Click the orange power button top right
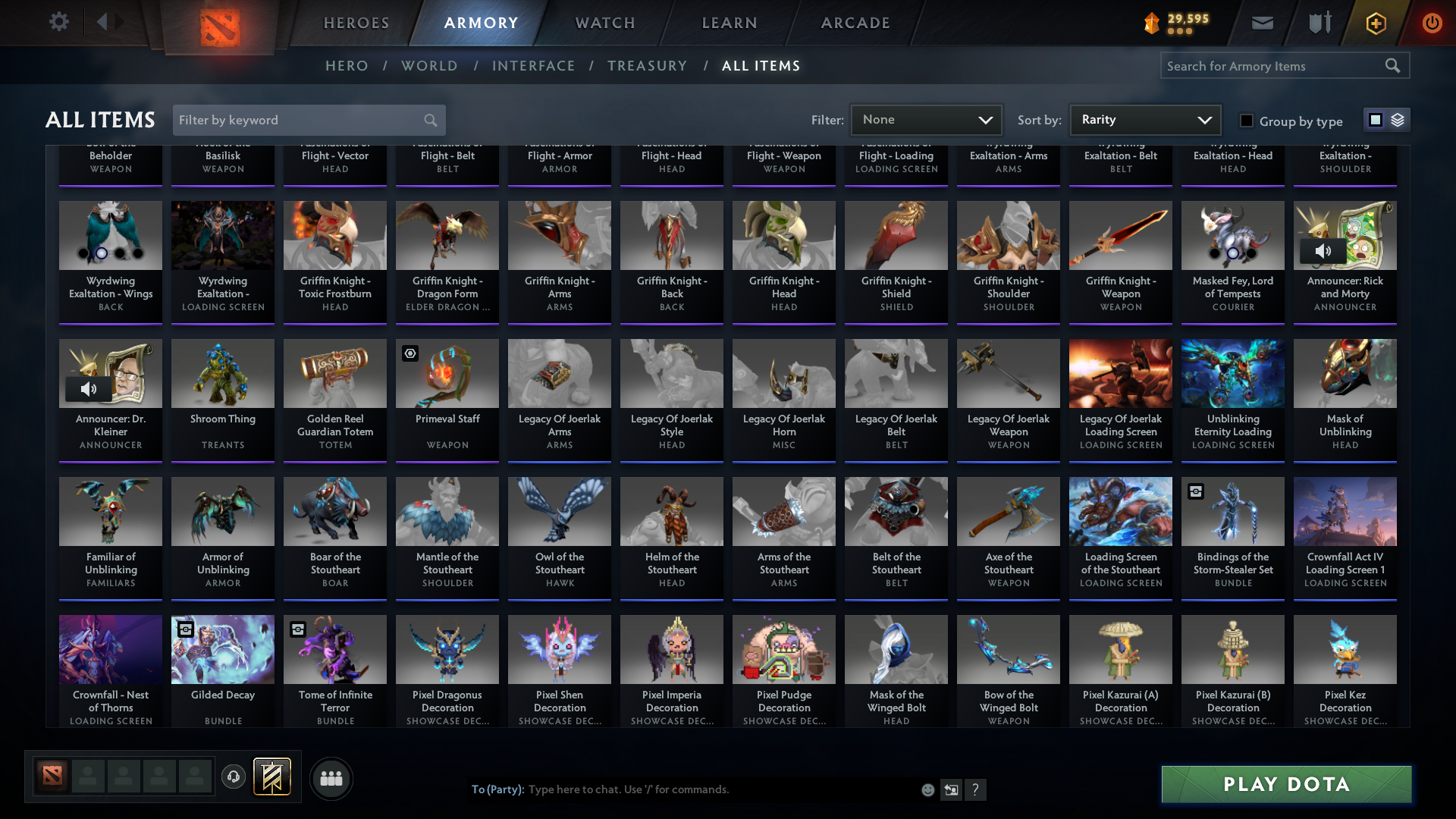The image size is (1456, 819). click(1432, 23)
